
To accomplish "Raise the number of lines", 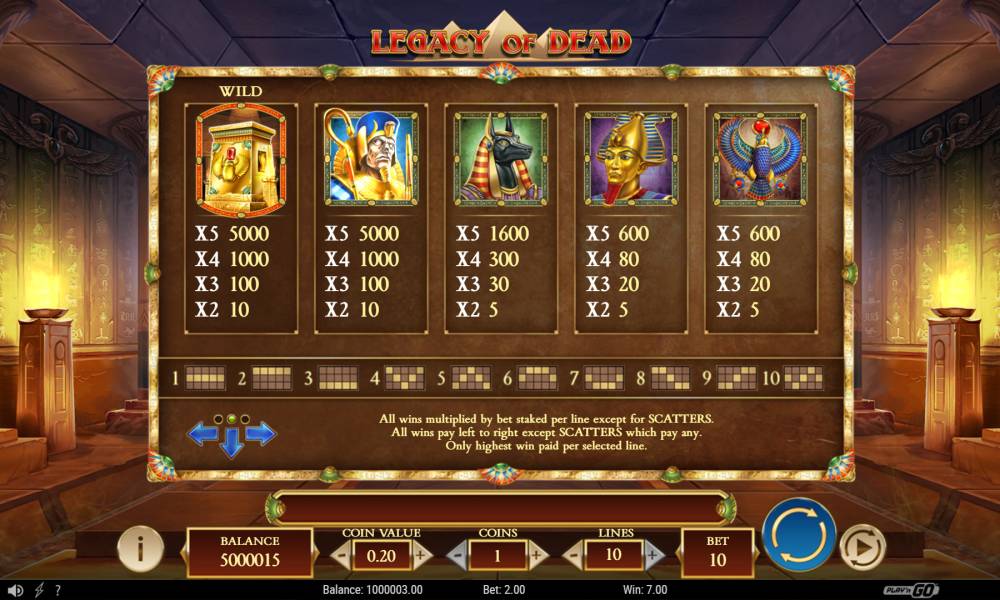I will (653, 554).
